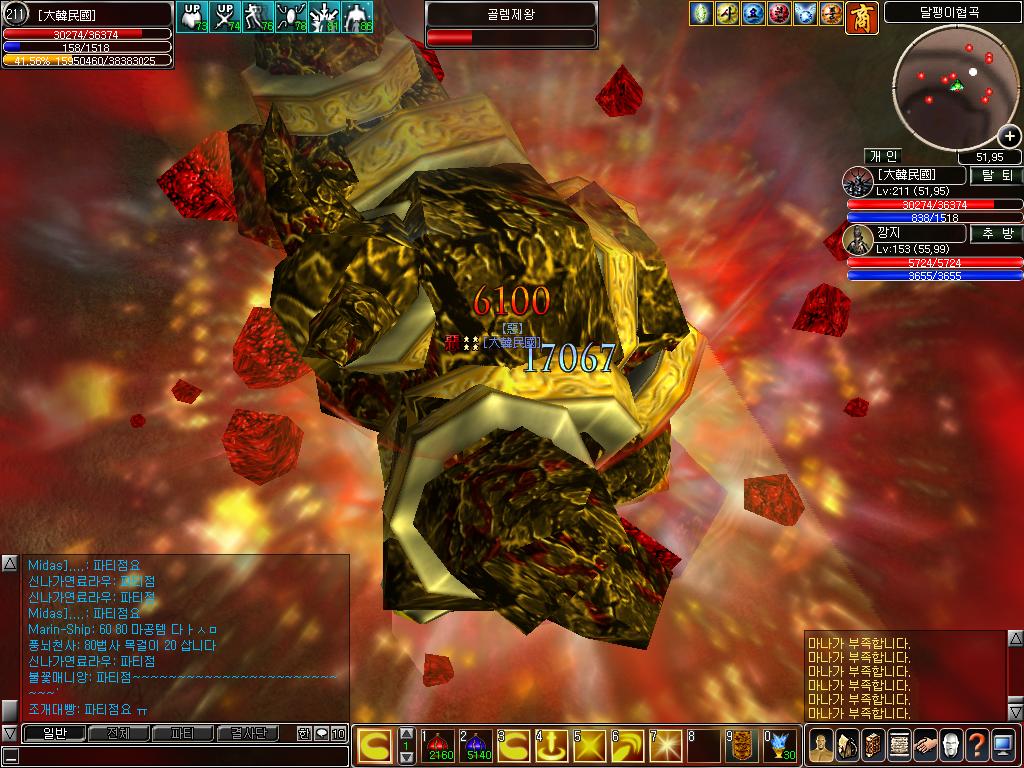Select the 개인 tab above the party list

pos(885,156)
